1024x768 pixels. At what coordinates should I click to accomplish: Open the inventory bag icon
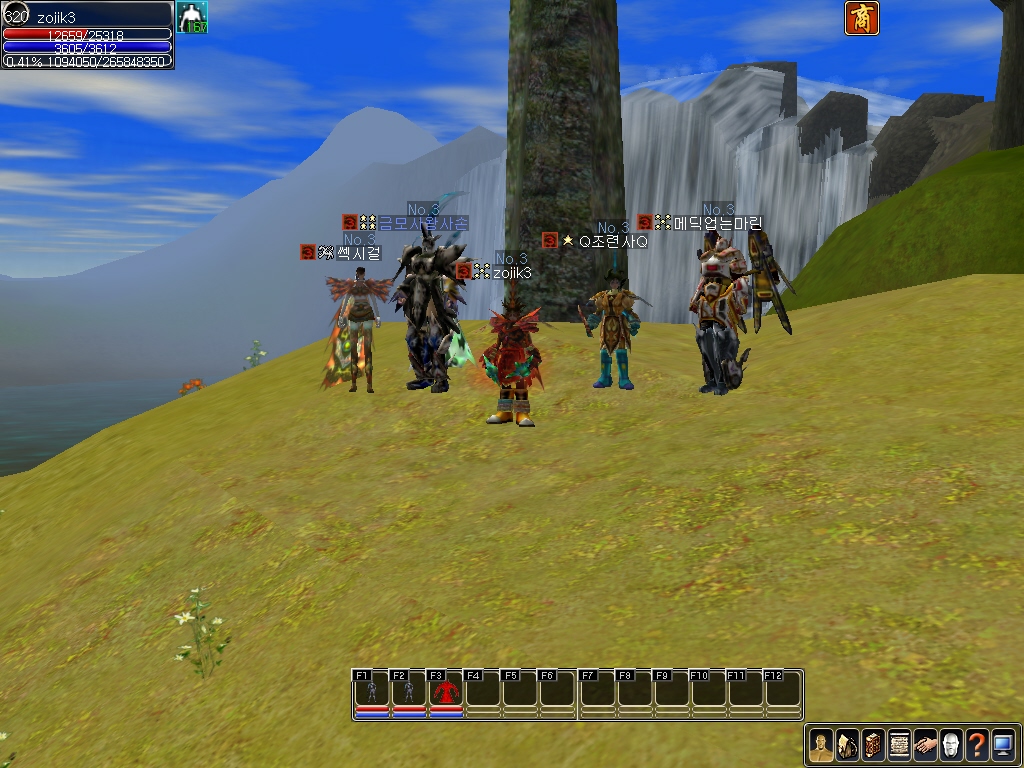(x=847, y=745)
